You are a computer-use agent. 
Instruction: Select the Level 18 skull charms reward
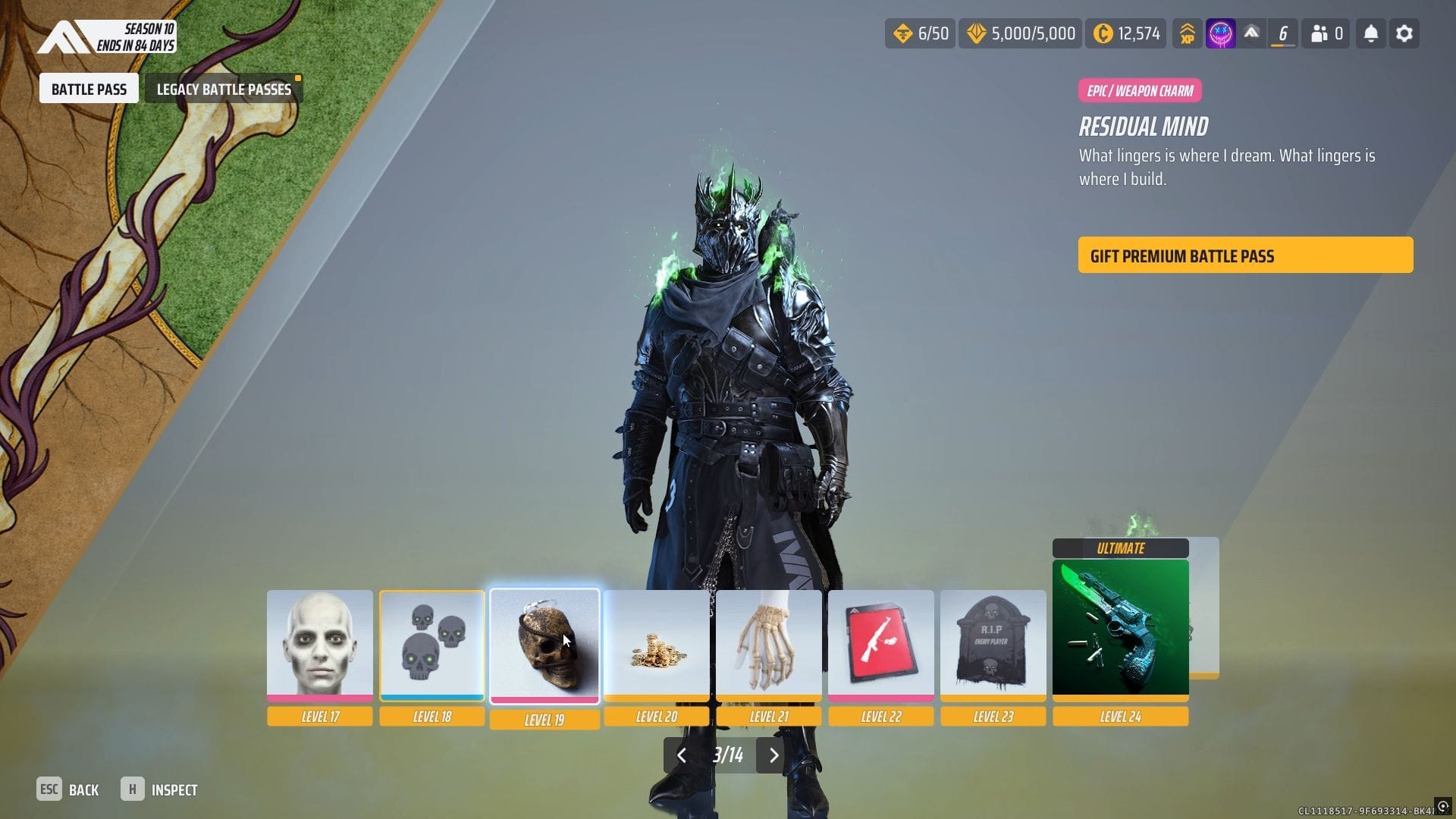pos(432,645)
